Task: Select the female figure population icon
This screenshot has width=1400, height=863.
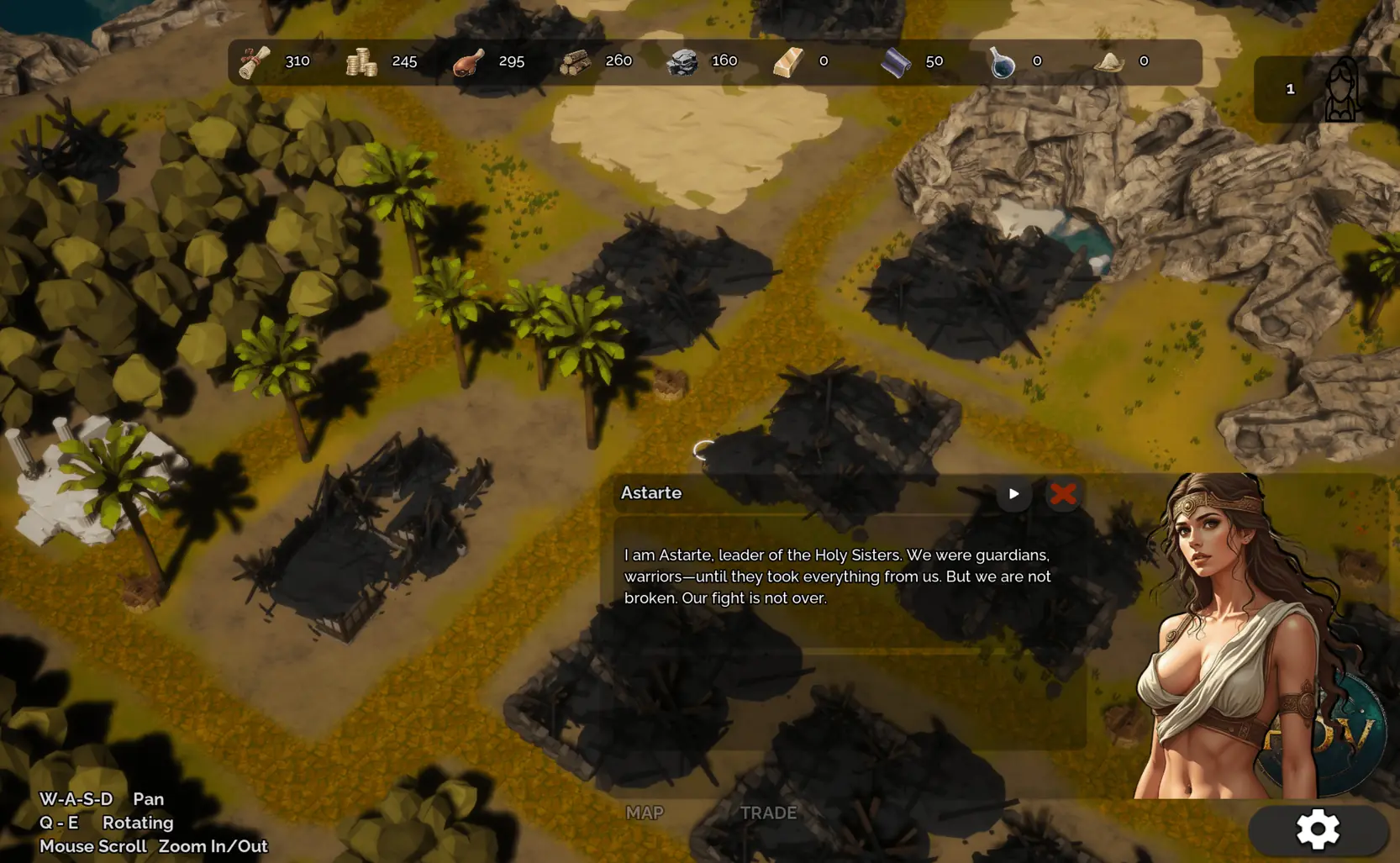Action: click(1341, 90)
